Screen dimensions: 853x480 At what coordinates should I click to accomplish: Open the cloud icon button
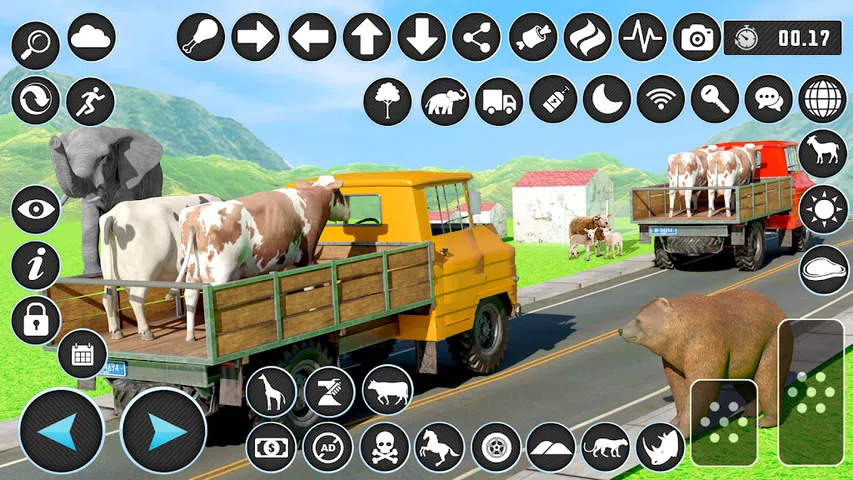(92, 38)
